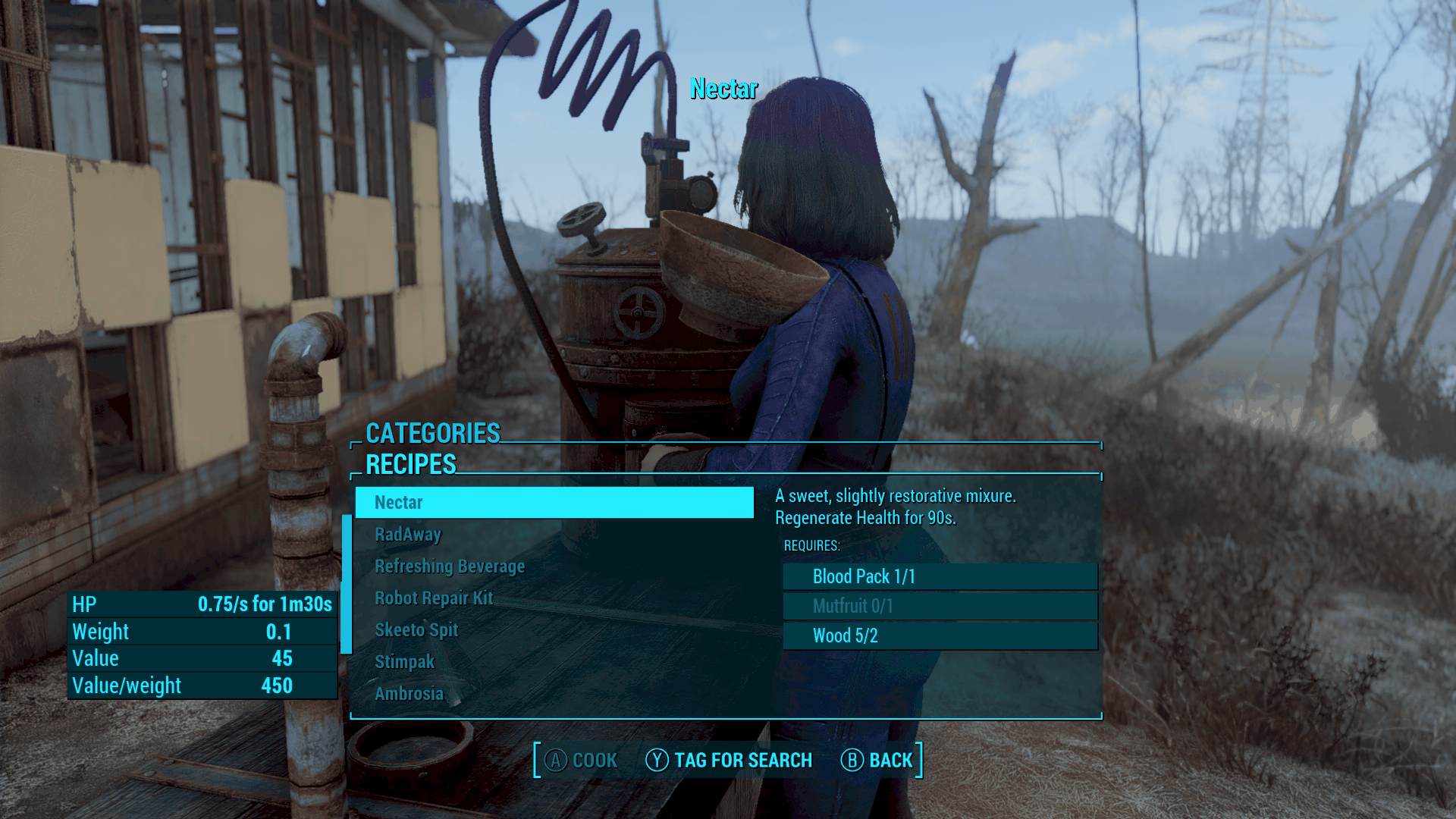Viewport: 1456px width, 819px height.
Task: Select the Wood ingredient requirement
Action: [x=940, y=635]
